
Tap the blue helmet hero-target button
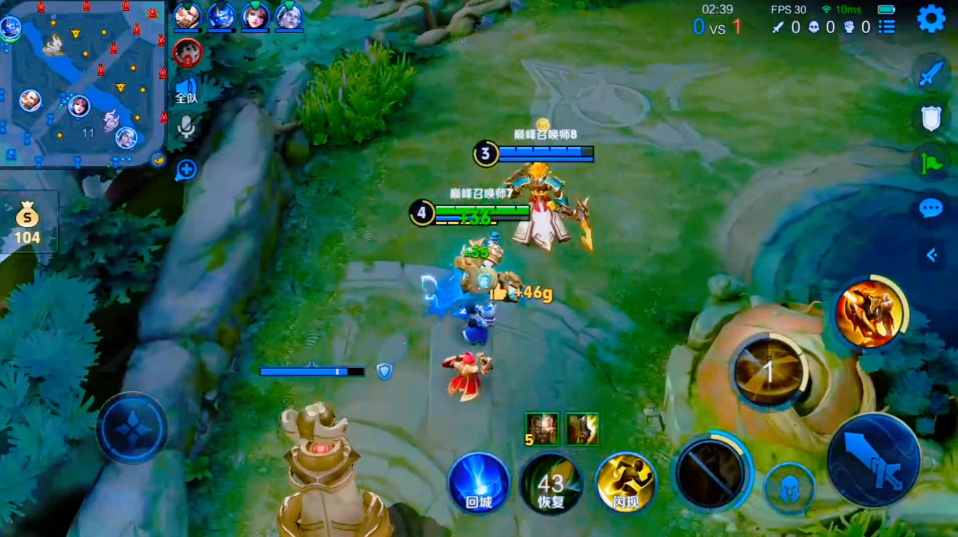pyautogui.click(x=789, y=488)
